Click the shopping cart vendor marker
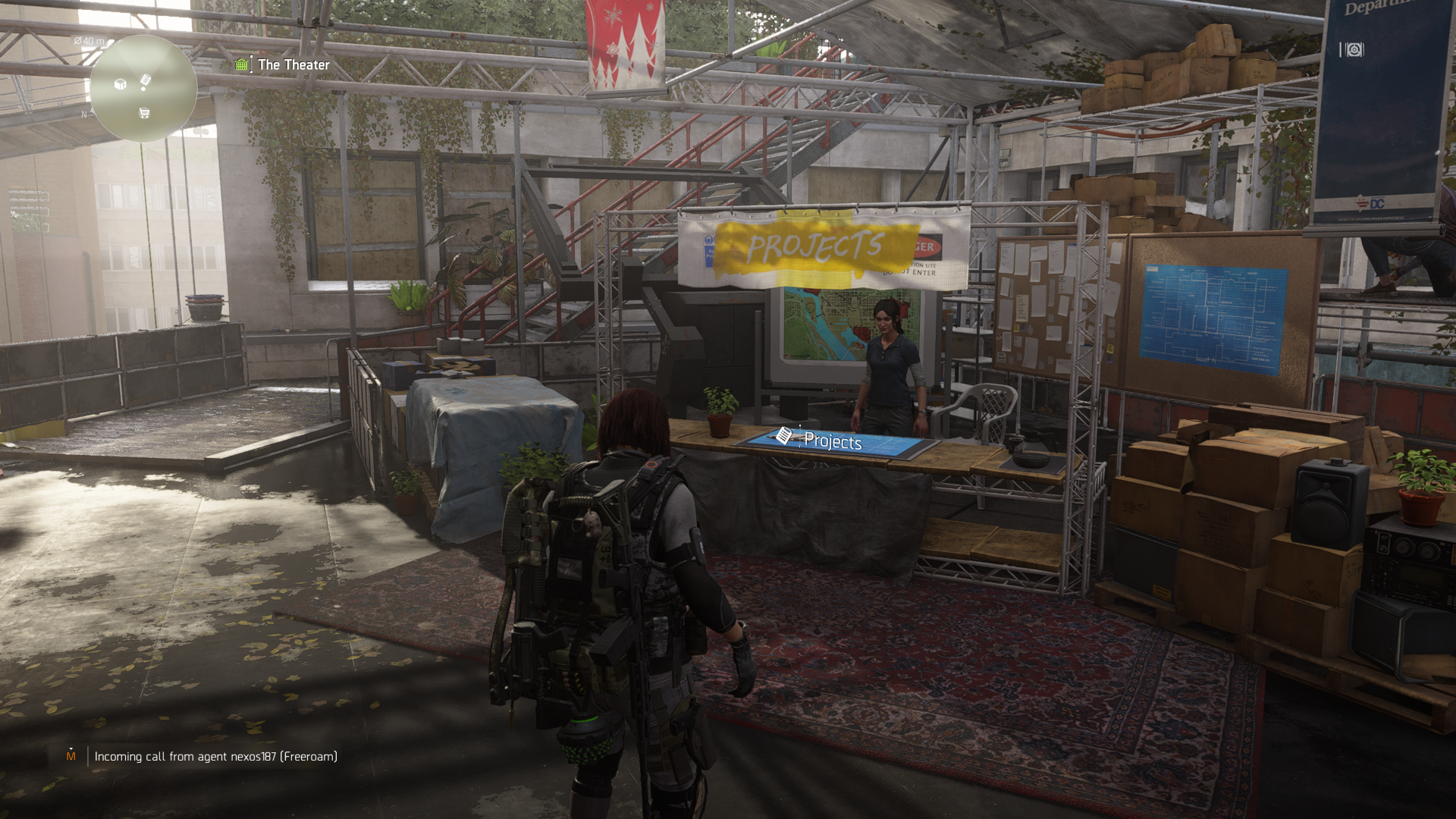Screen dimensions: 1456x819 (144, 113)
